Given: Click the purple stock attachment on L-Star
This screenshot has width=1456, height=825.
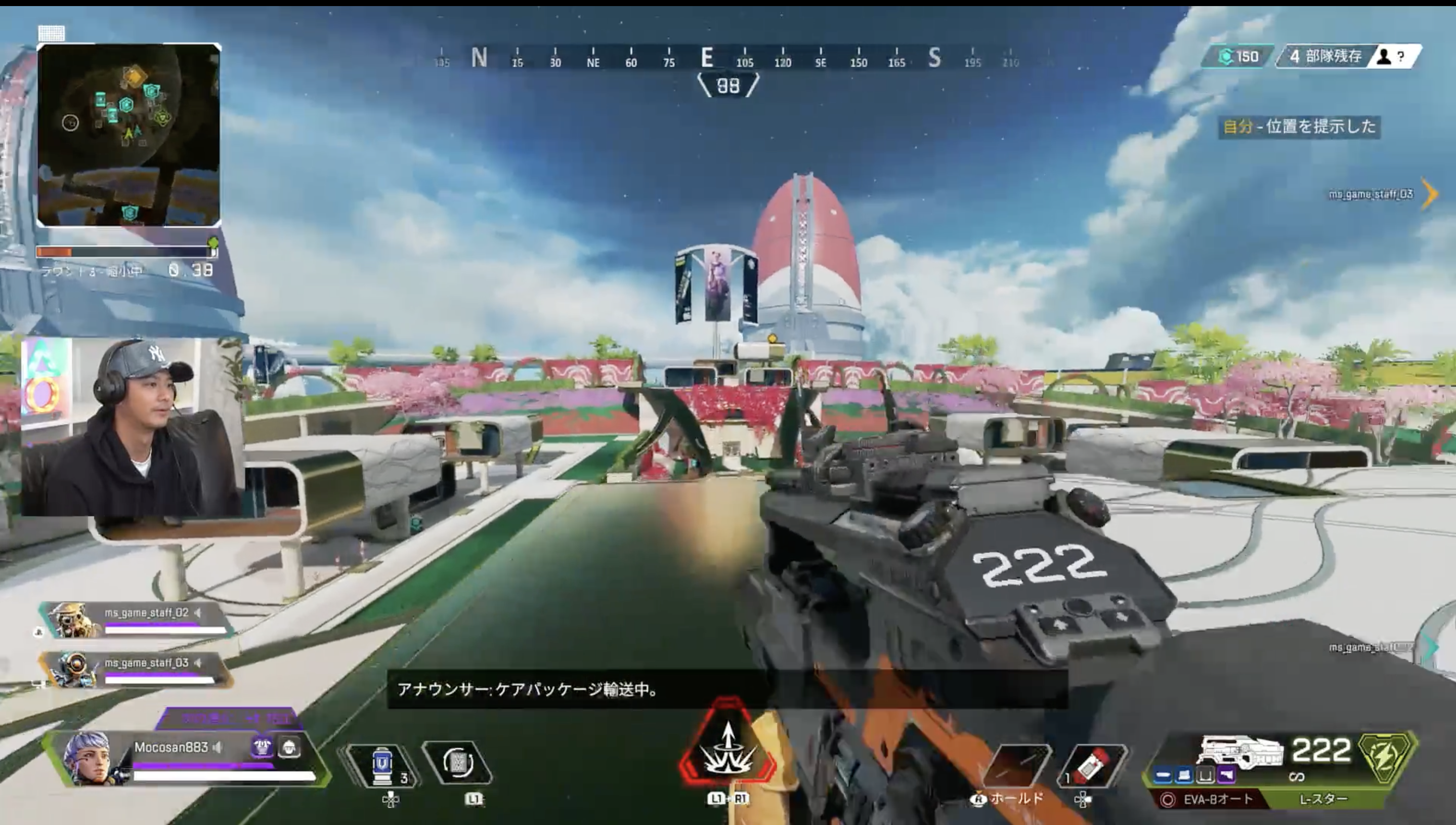Looking at the screenshot, I should 1226,775.
